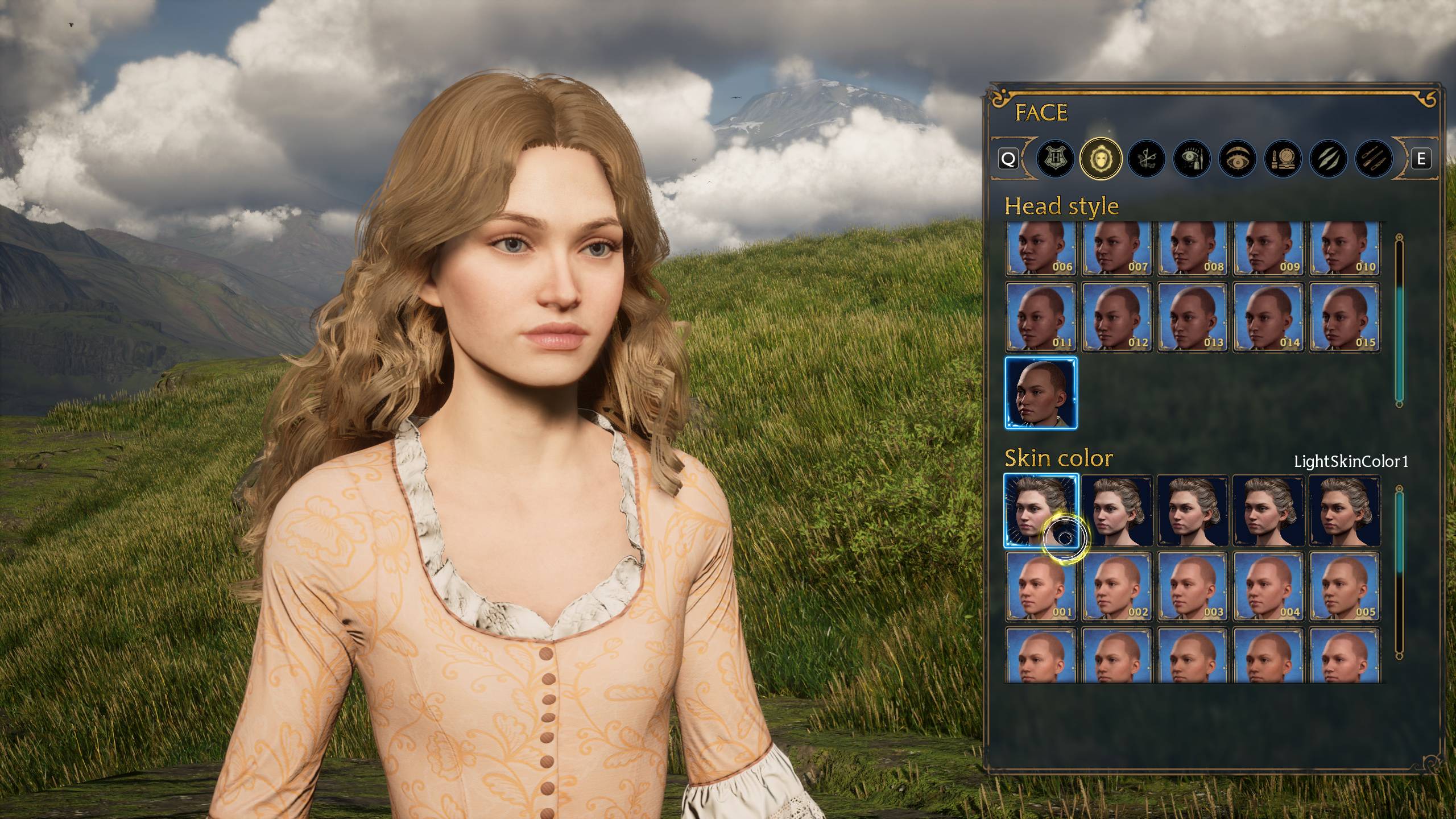Switch to the lipstick and mirror tab
Image resolution: width=1456 pixels, height=819 pixels.
click(x=1283, y=159)
